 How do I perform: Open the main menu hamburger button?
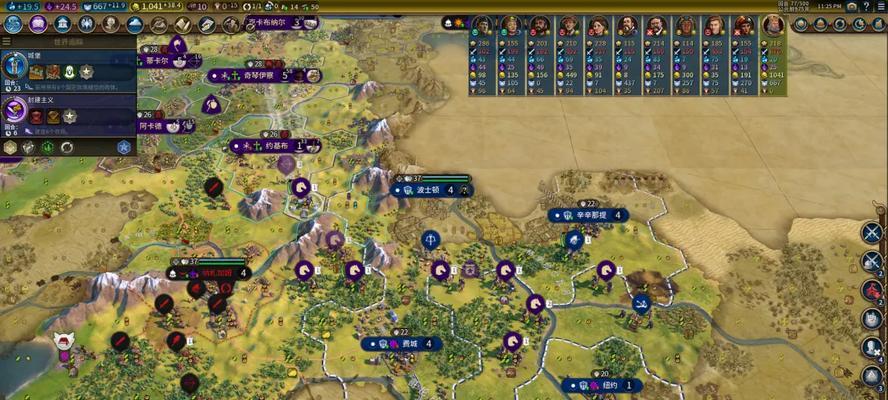tap(879, 6)
